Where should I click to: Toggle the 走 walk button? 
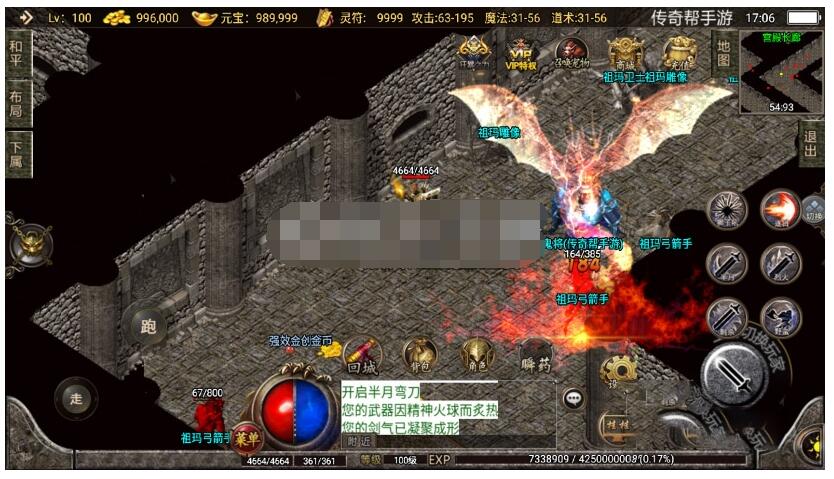pos(76,397)
